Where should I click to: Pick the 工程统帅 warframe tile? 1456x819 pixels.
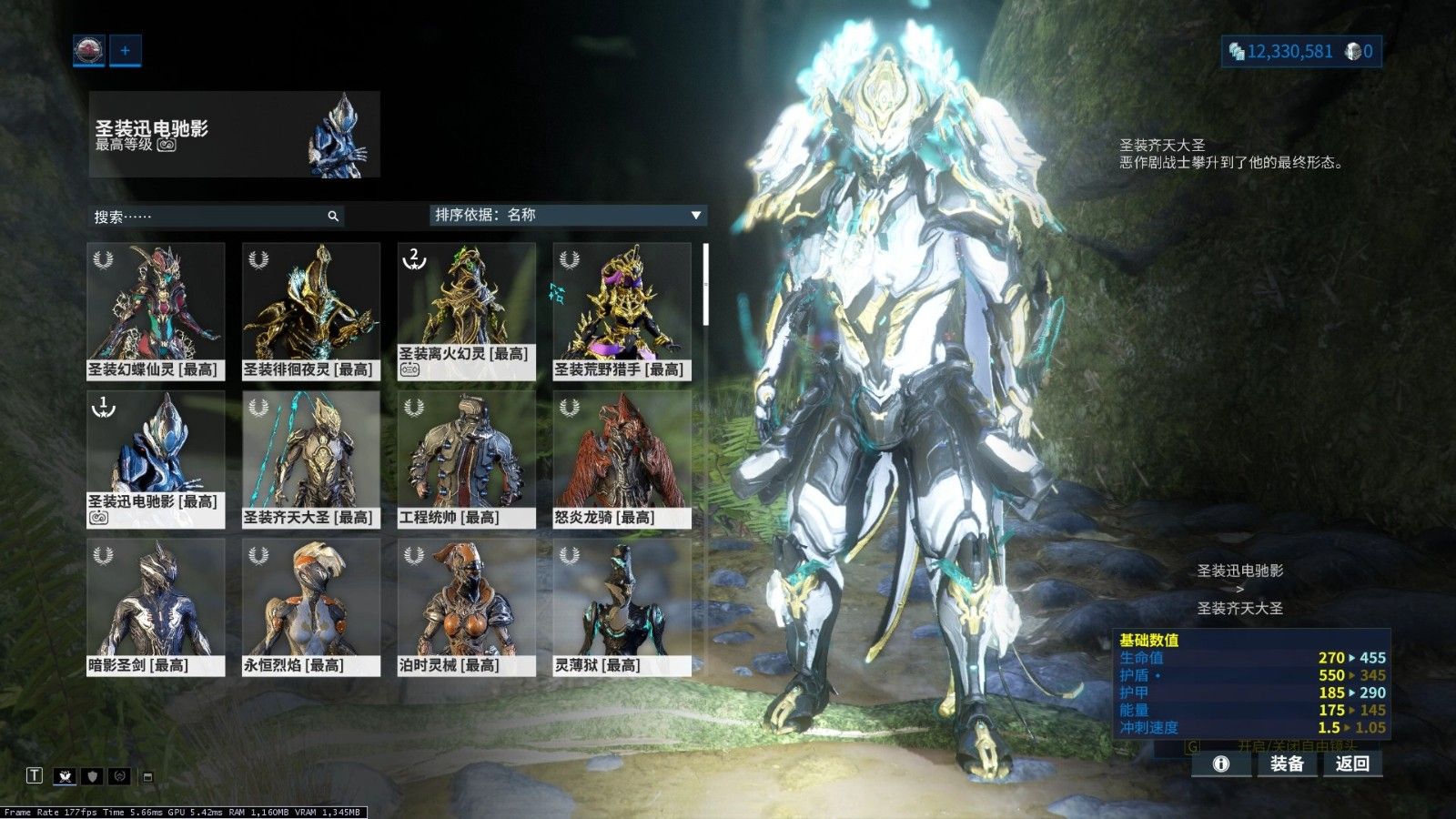466,460
